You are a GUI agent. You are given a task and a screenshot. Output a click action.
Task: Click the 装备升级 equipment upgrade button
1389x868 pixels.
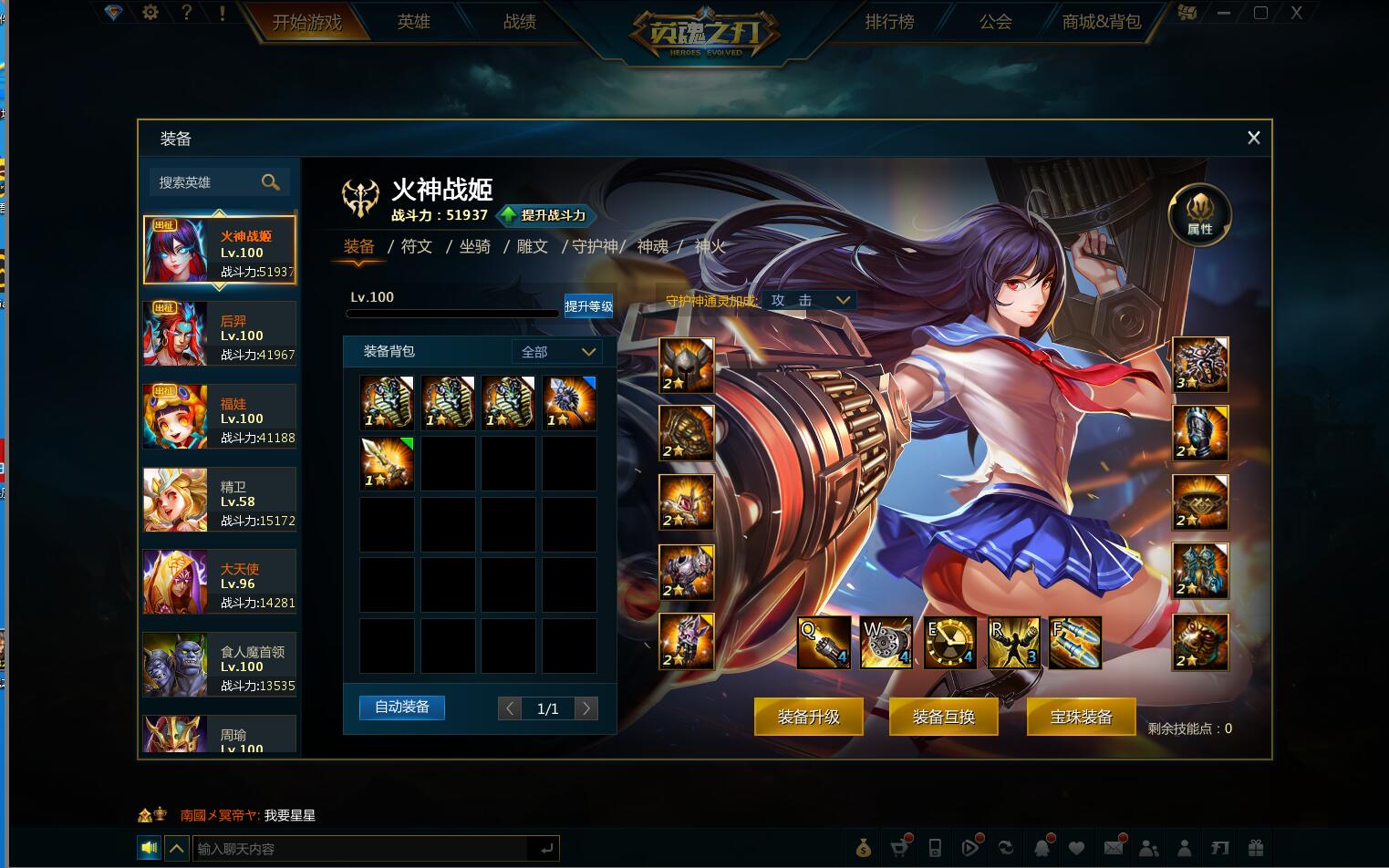pyautogui.click(x=808, y=717)
